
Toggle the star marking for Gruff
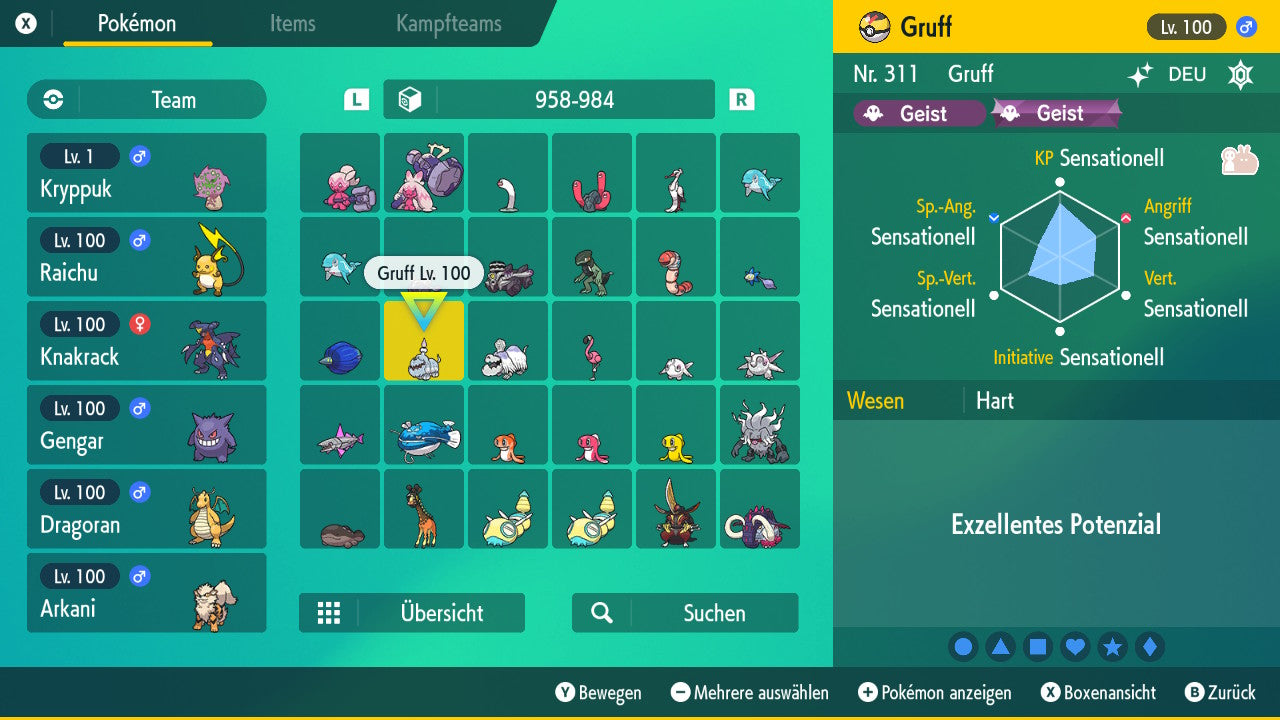click(1112, 646)
